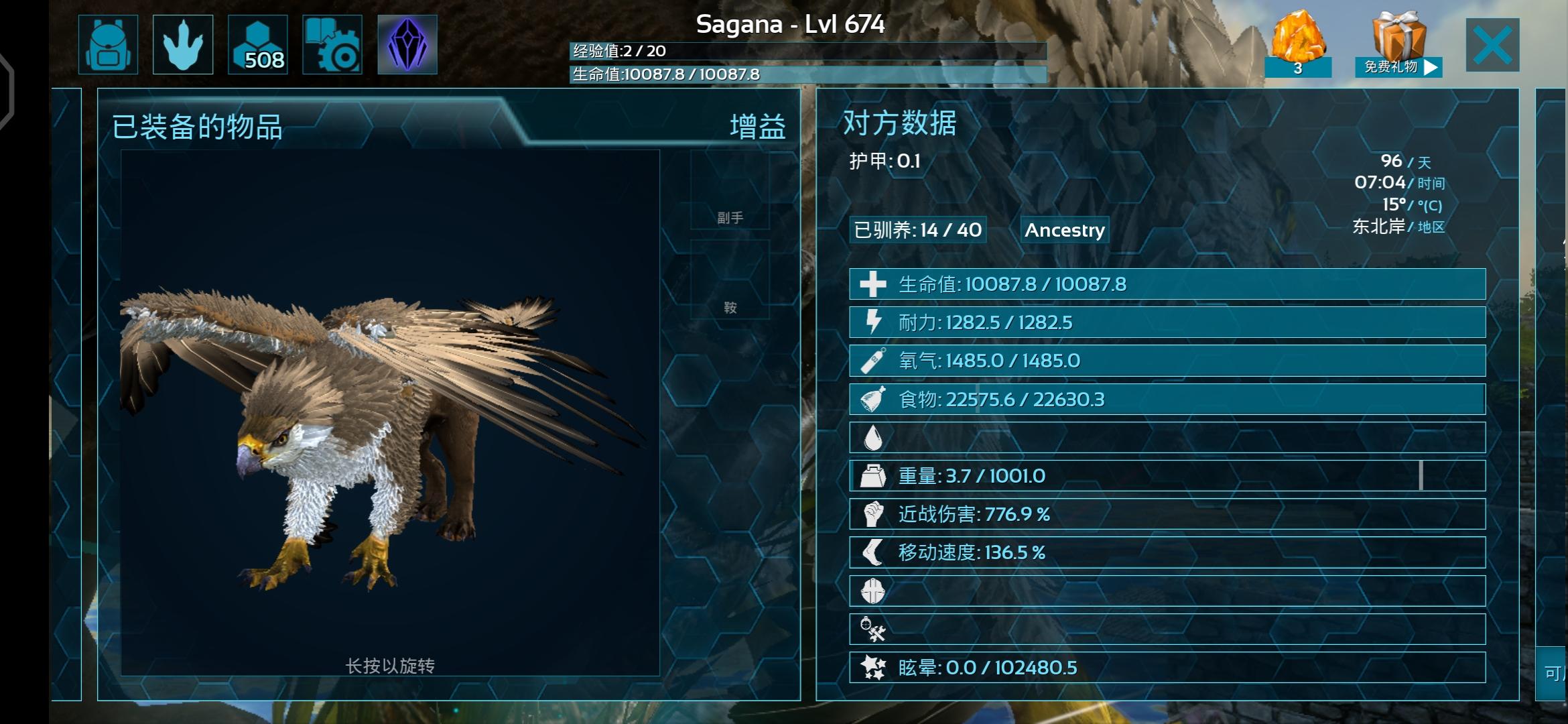Select the food stat row

coord(1167,400)
